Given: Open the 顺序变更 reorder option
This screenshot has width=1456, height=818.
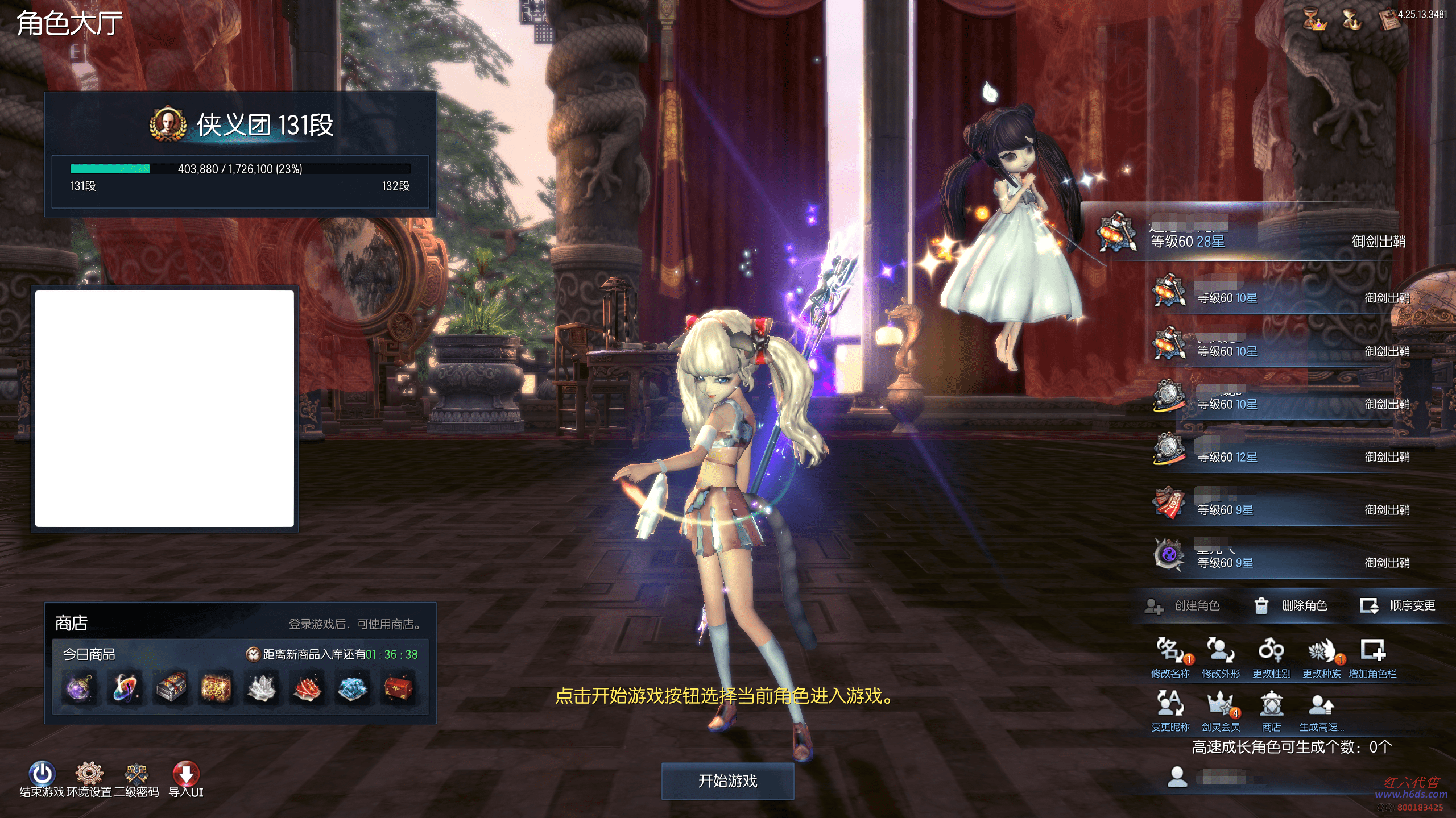Looking at the screenshot, I should point(1398,606).
